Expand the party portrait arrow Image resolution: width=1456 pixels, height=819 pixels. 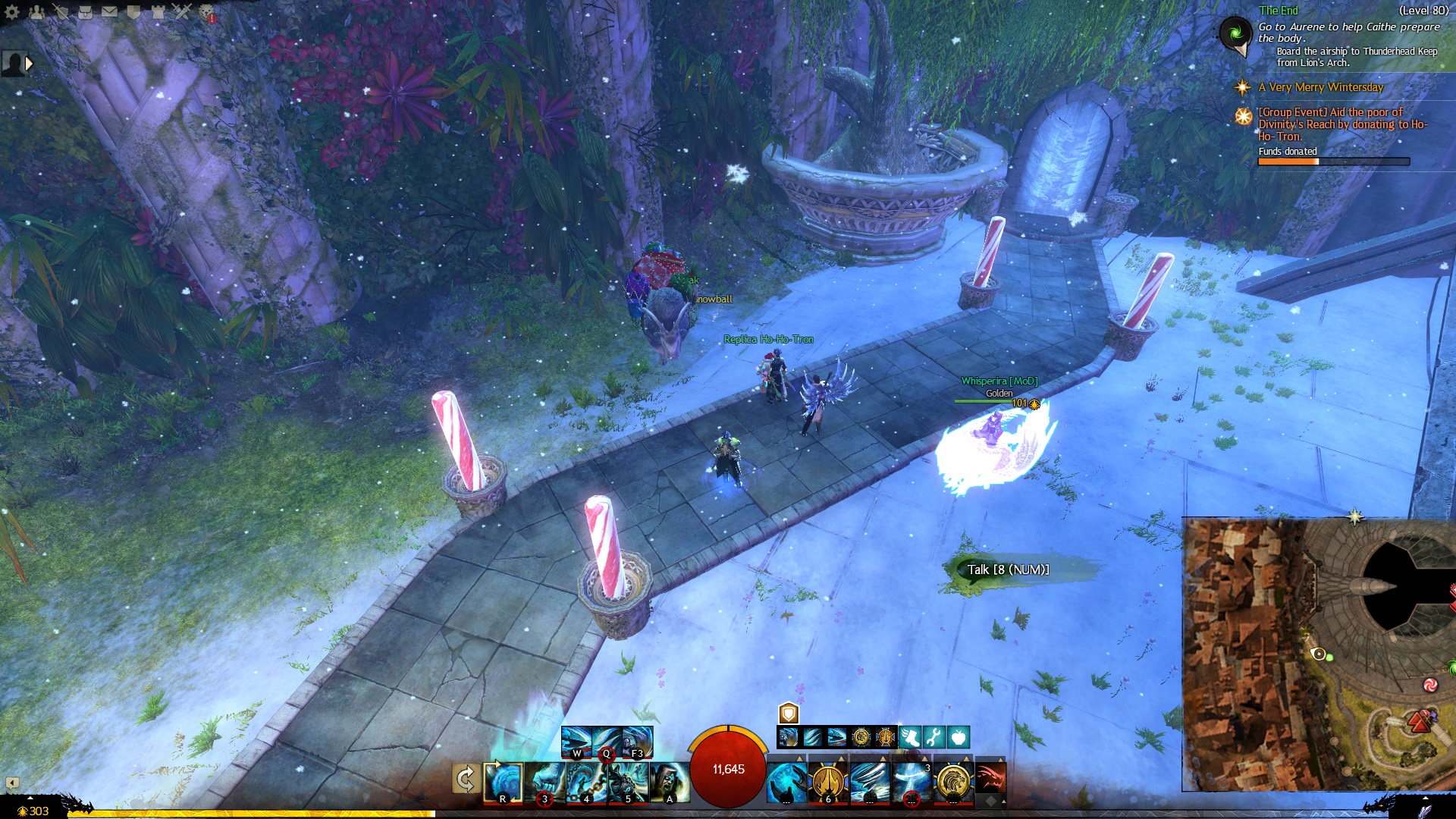[29, 64]
